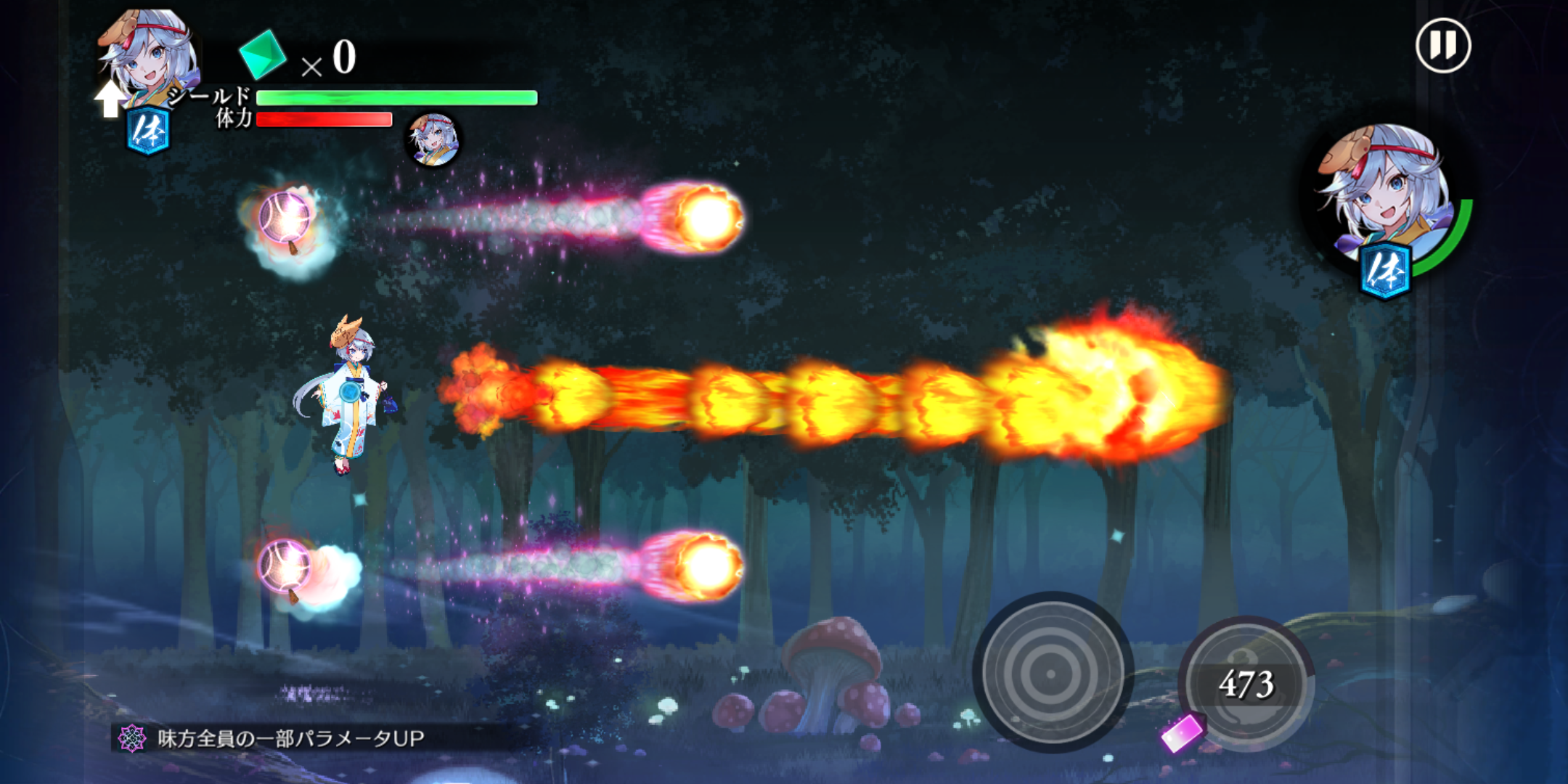Pause the game
This screenshot has height=784, width=1568.
tap(1443, 46)
